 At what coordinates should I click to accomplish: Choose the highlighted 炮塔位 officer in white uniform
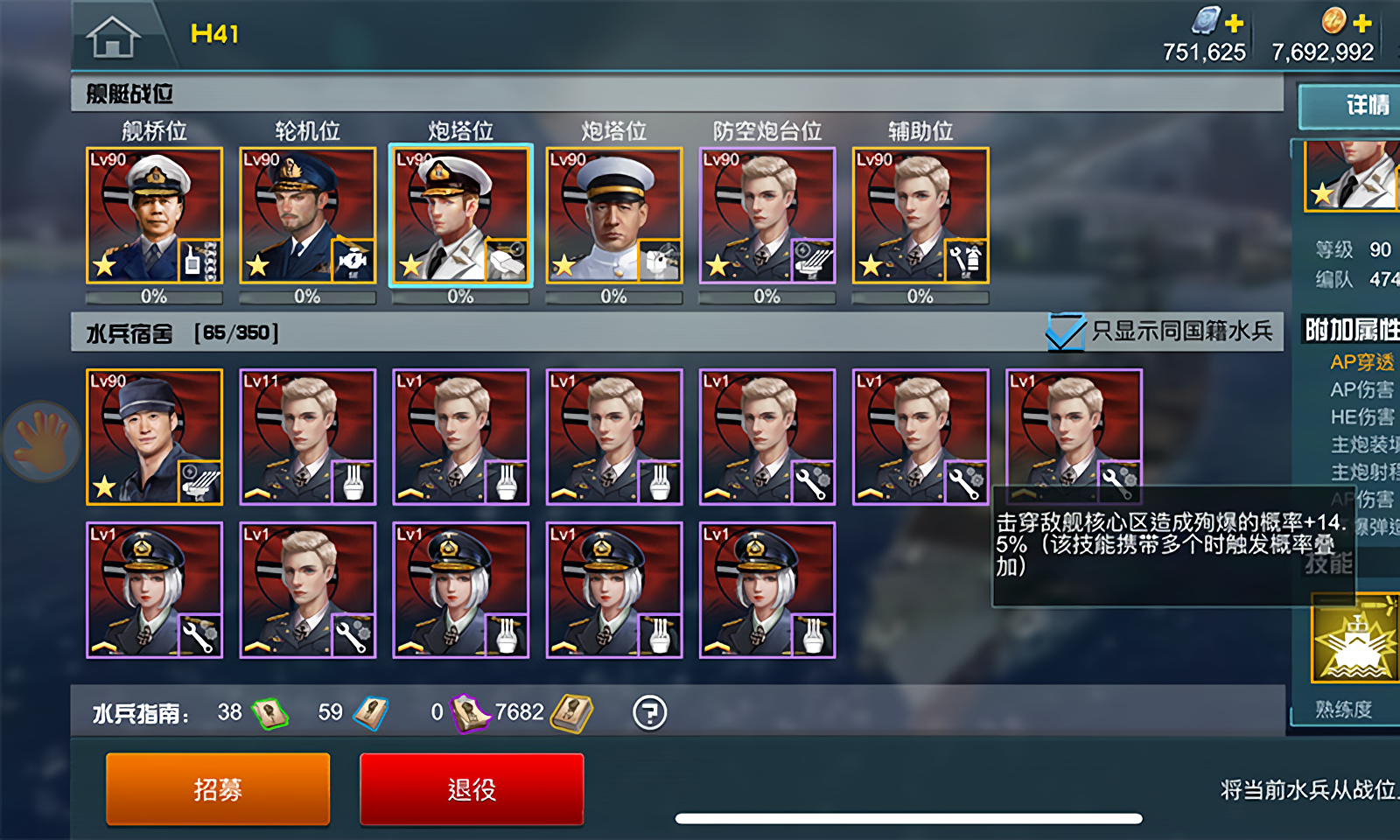pyautogui.click(x=460, y=215)
